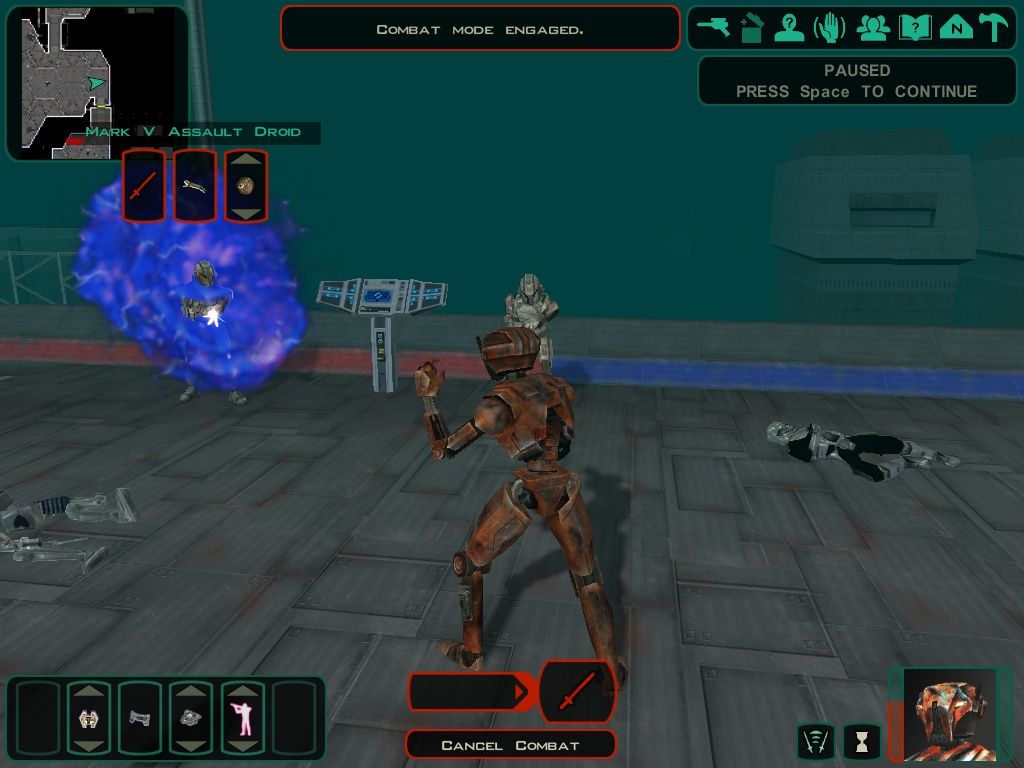The image size is (1024, 768).
Task: Throw the grenade at the assault droid
Action: (246, 186)
